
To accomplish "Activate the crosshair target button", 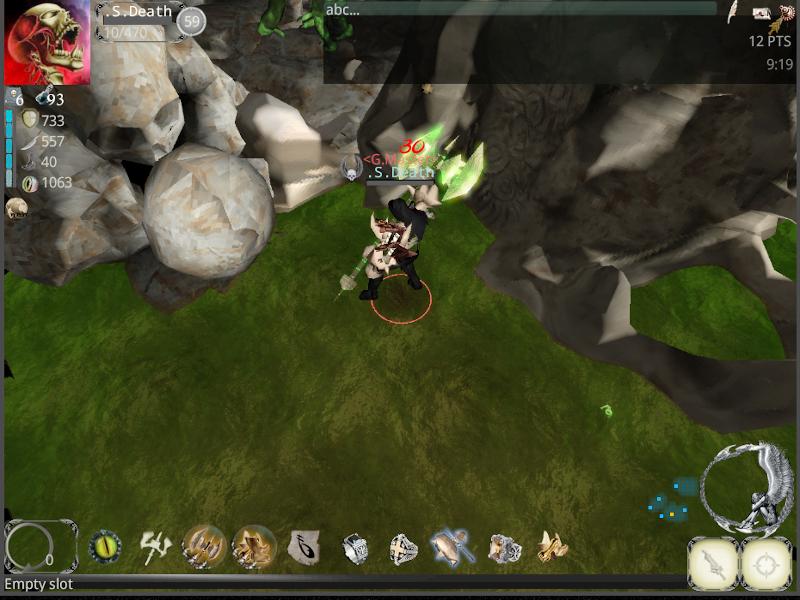I will (x=766, y=563).
